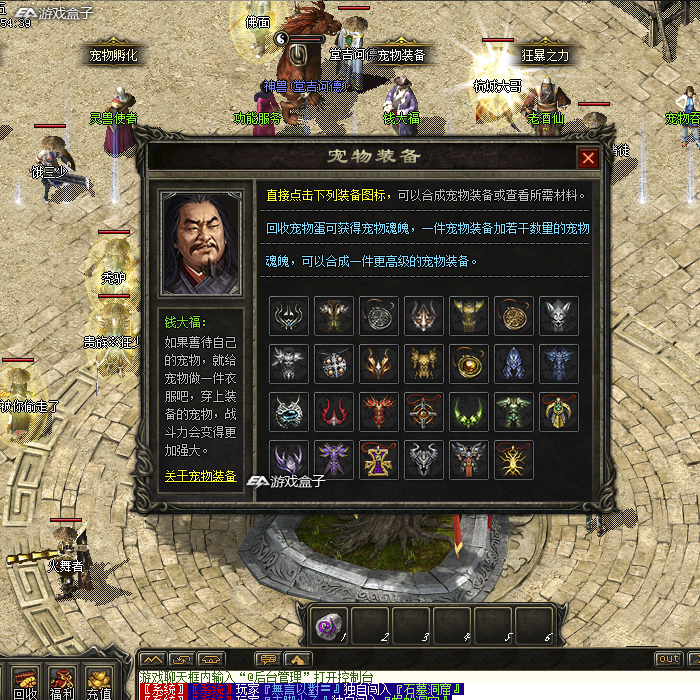Select the gold and jade pendant icon
The image size is (700, 700).
coord(558,411)
